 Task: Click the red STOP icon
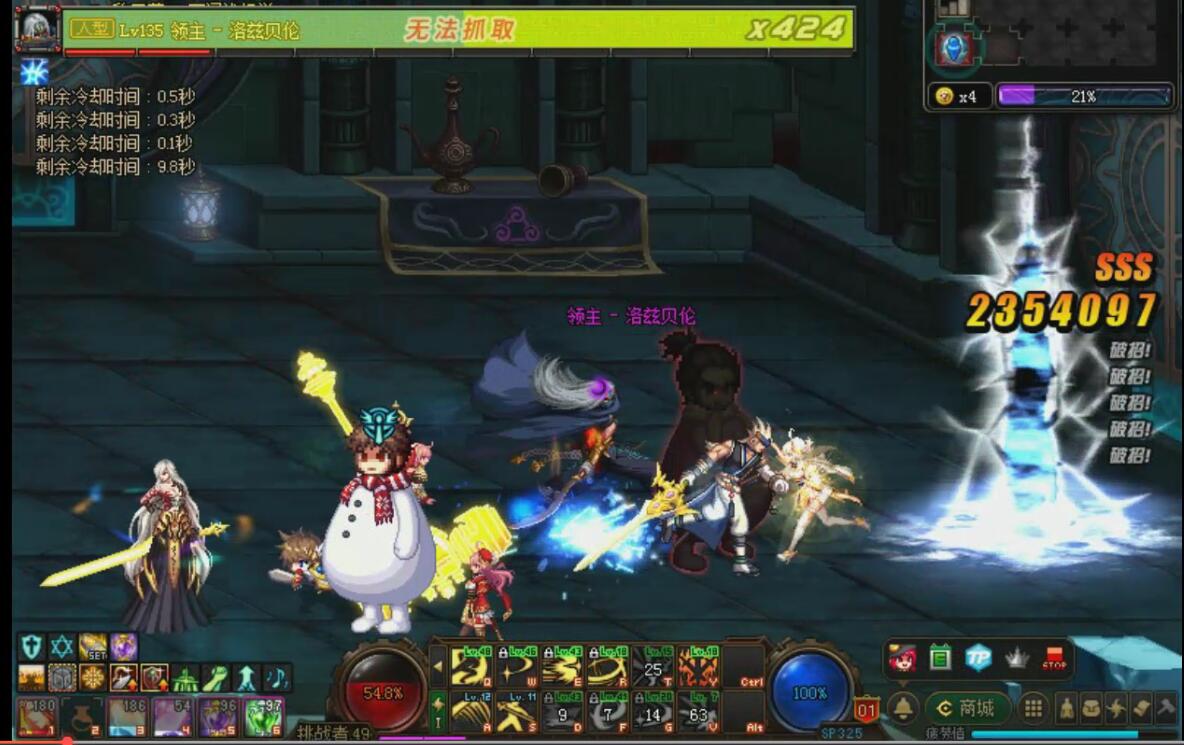coord(1054,657)
